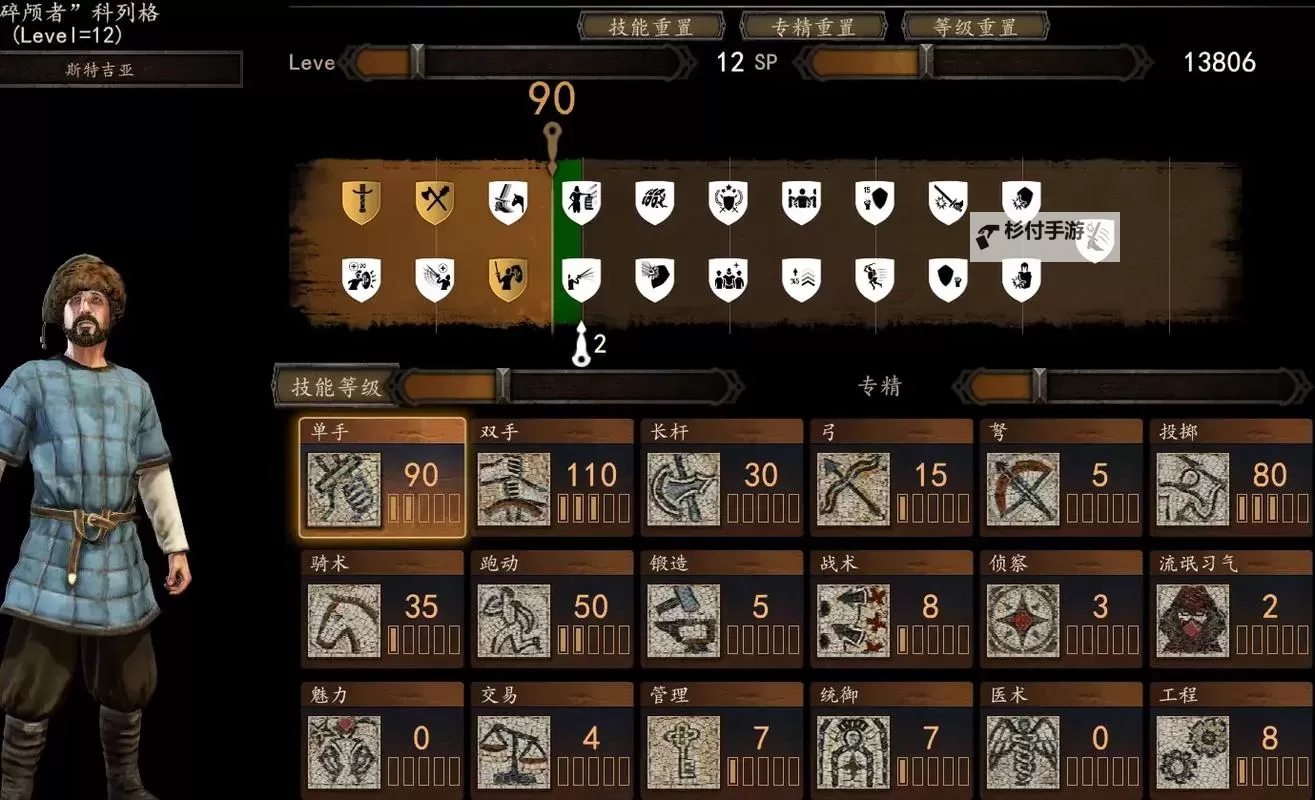Select the 侦察 scouting skill tile
Screen dimensions: 1315x800
[1061, 610]
